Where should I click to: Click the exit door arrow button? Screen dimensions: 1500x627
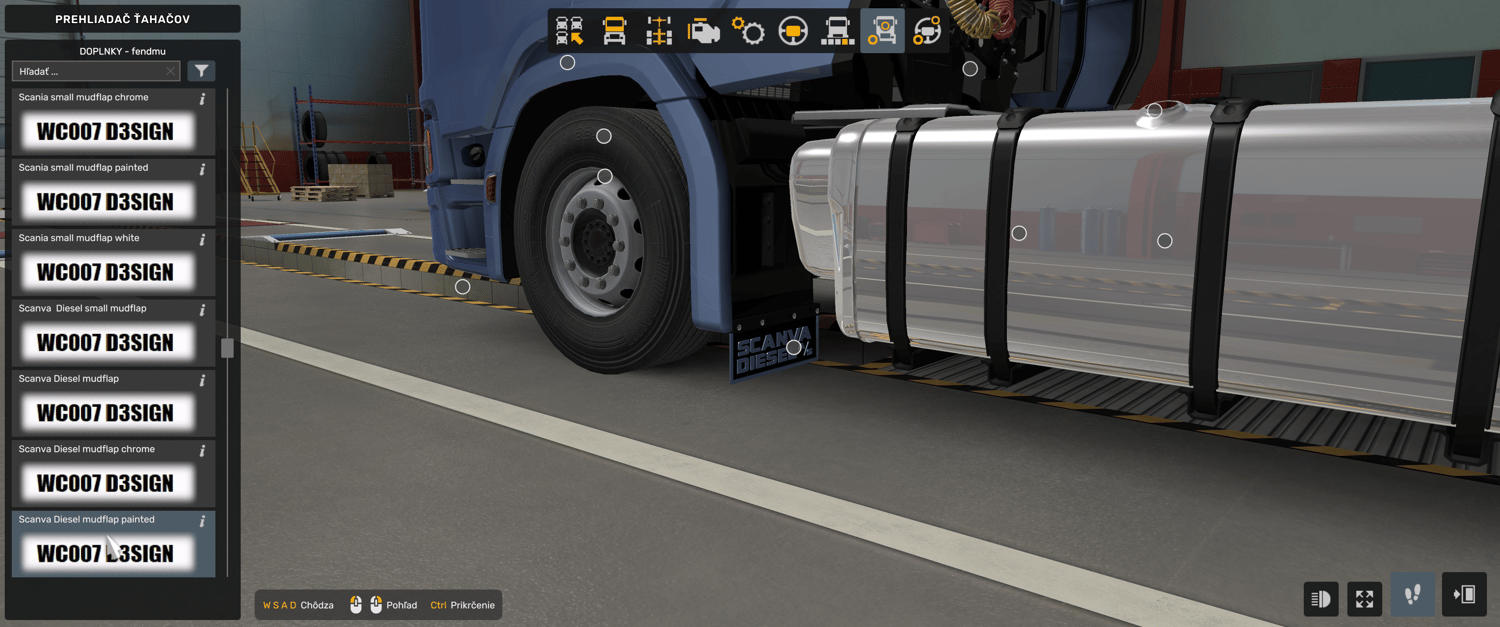click(x=1464, y=595)
